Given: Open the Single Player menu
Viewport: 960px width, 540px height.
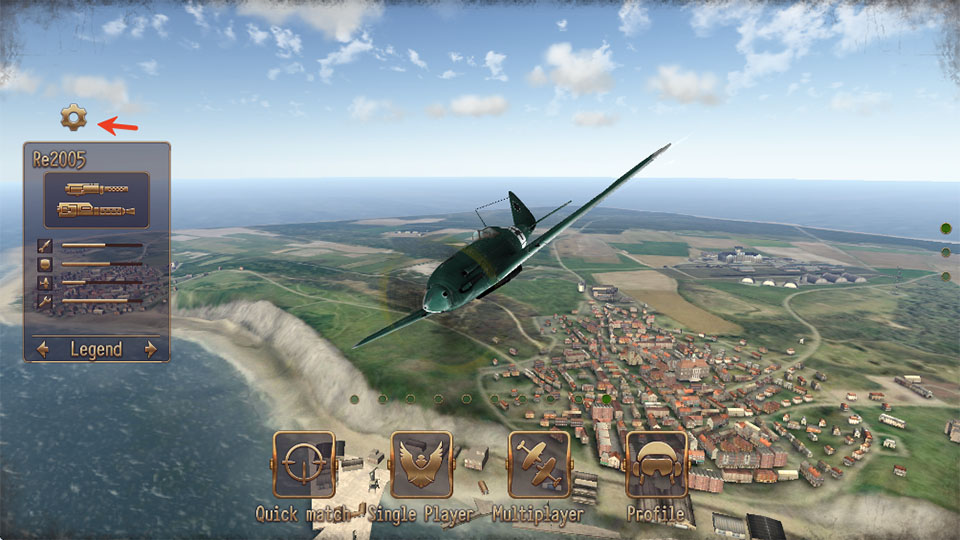Looking at the screenshot, I should pyautogui.click(x=421, y=465).
